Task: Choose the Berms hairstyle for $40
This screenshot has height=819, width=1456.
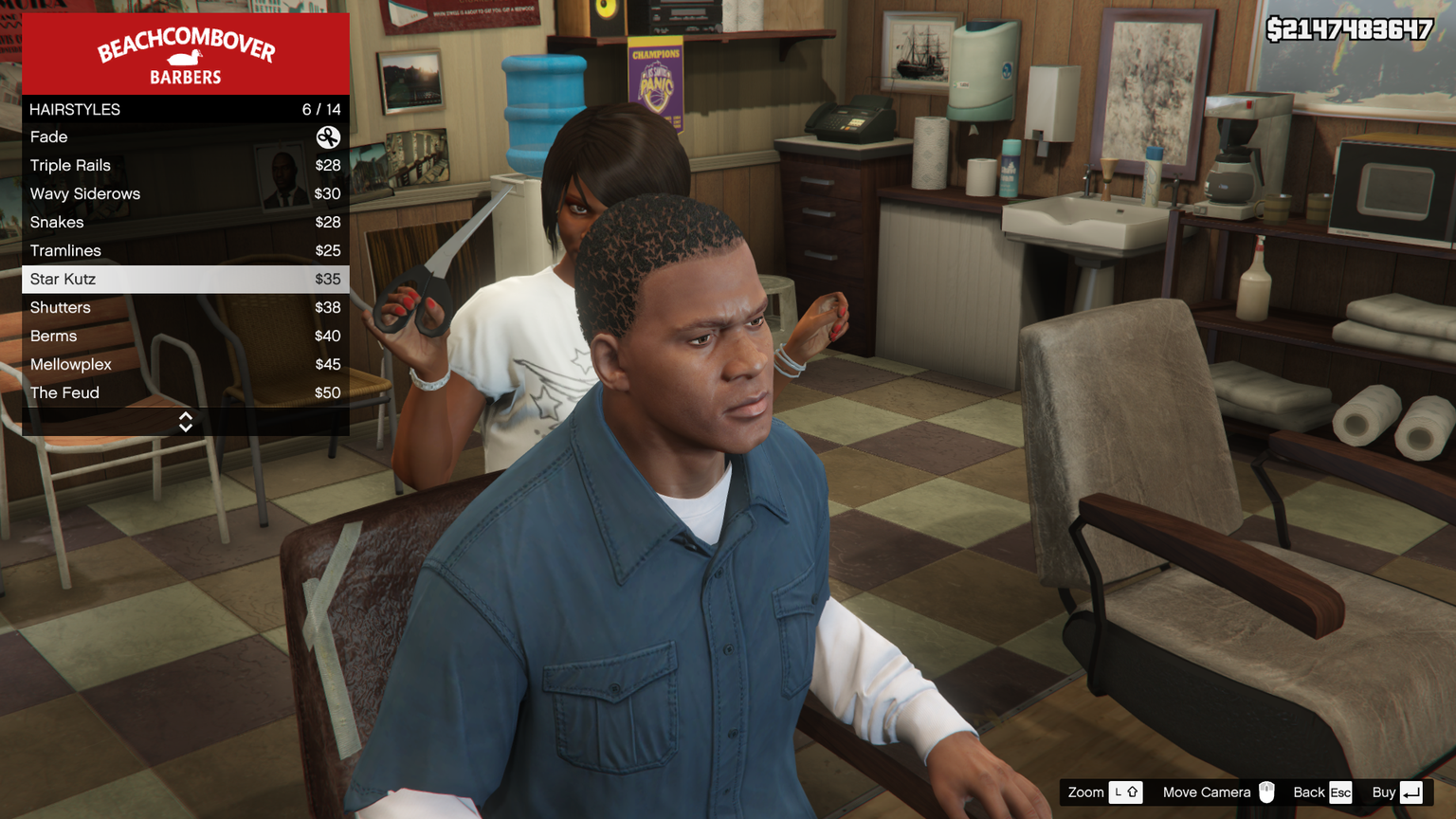Action: pos(185,337)
